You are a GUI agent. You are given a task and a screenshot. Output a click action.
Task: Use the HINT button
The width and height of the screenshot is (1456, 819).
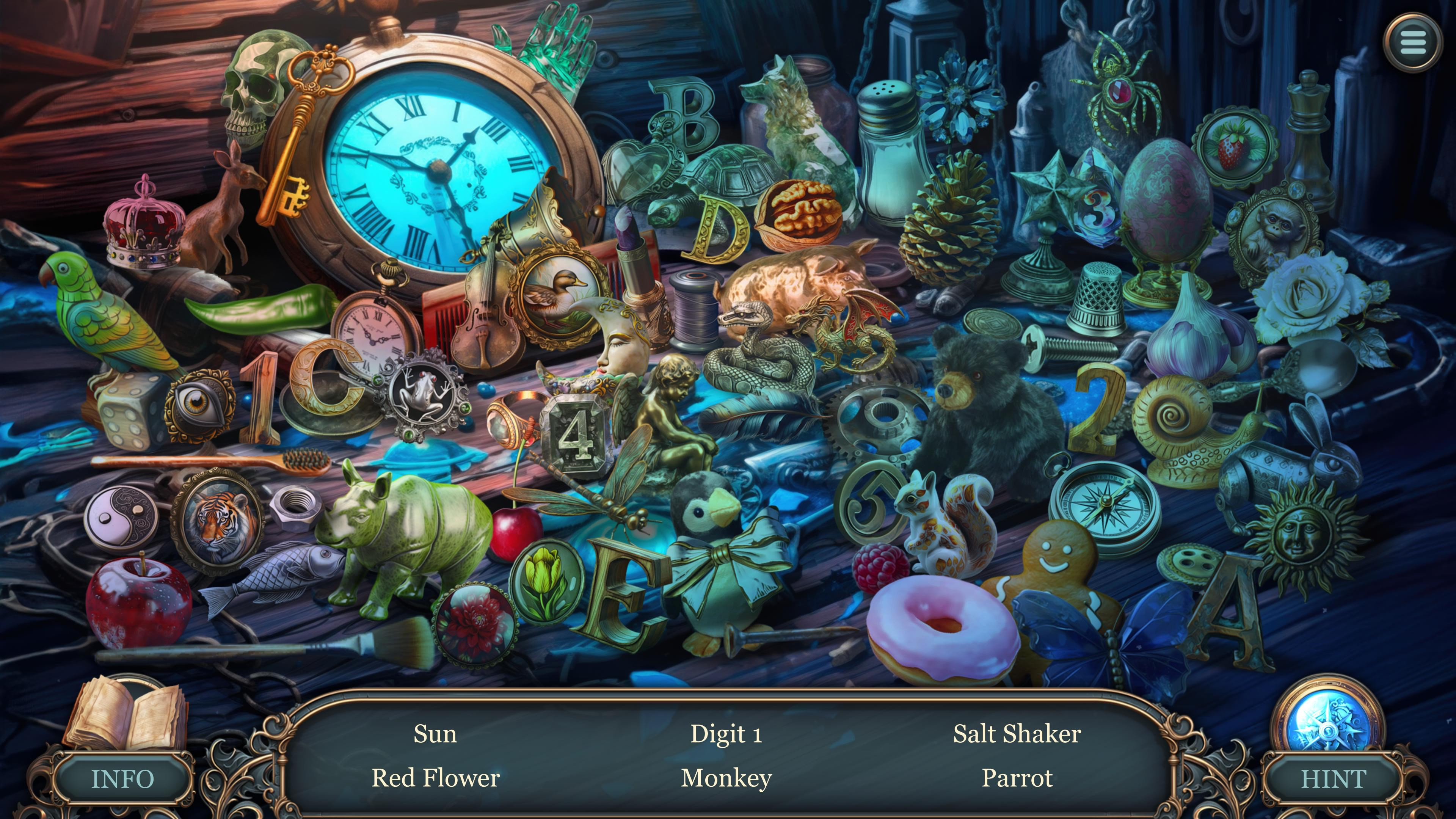(x=1334, y=779)
